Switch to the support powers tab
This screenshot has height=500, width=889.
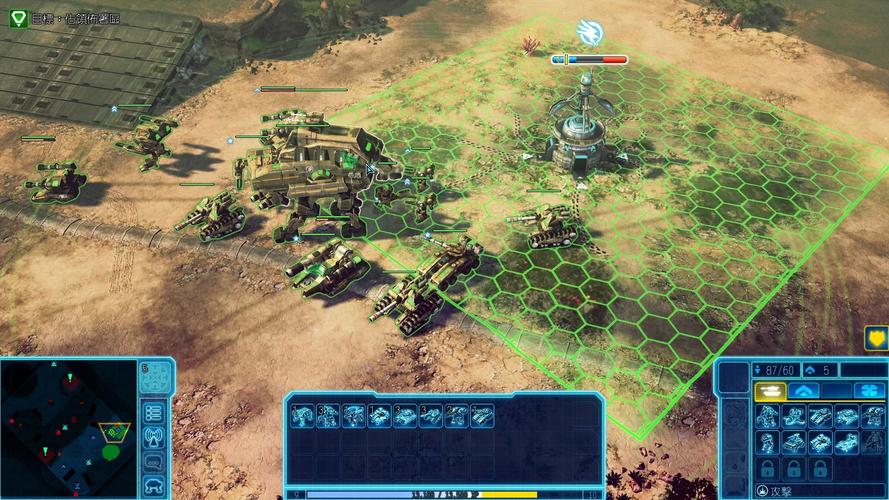(869, 391)
